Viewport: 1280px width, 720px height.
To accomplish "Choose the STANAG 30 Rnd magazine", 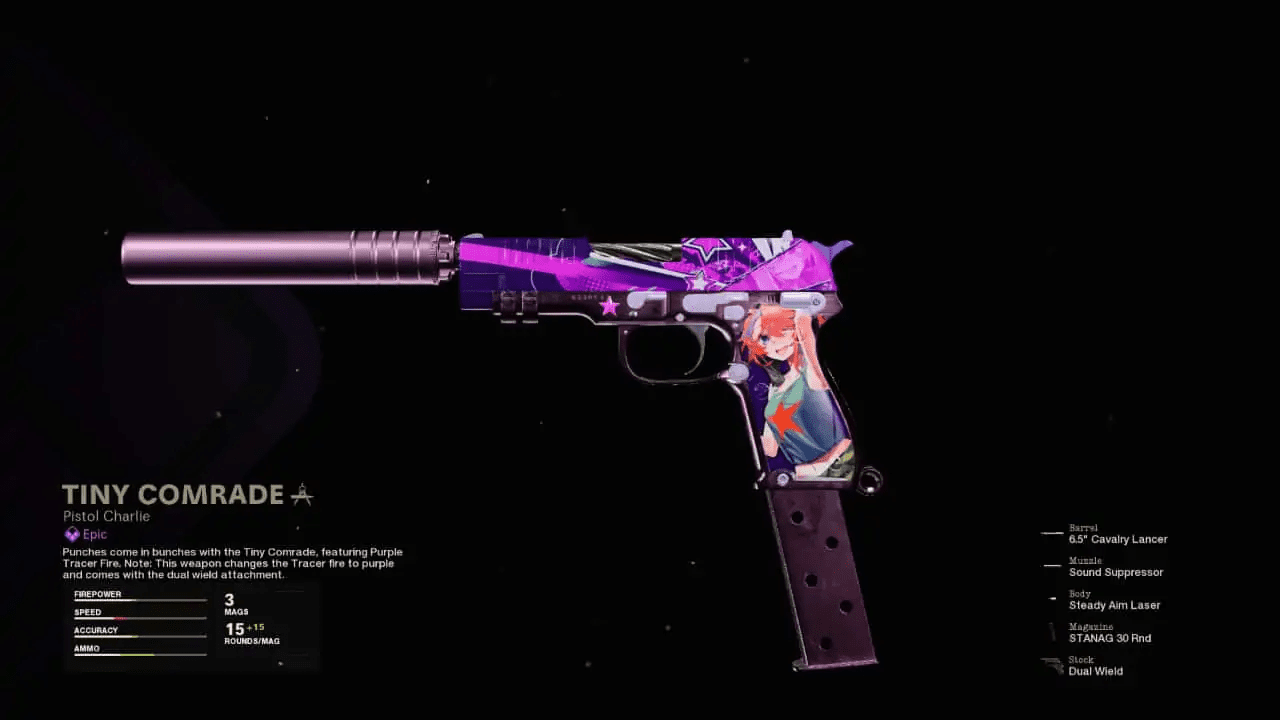I will tap(1110, 638).
